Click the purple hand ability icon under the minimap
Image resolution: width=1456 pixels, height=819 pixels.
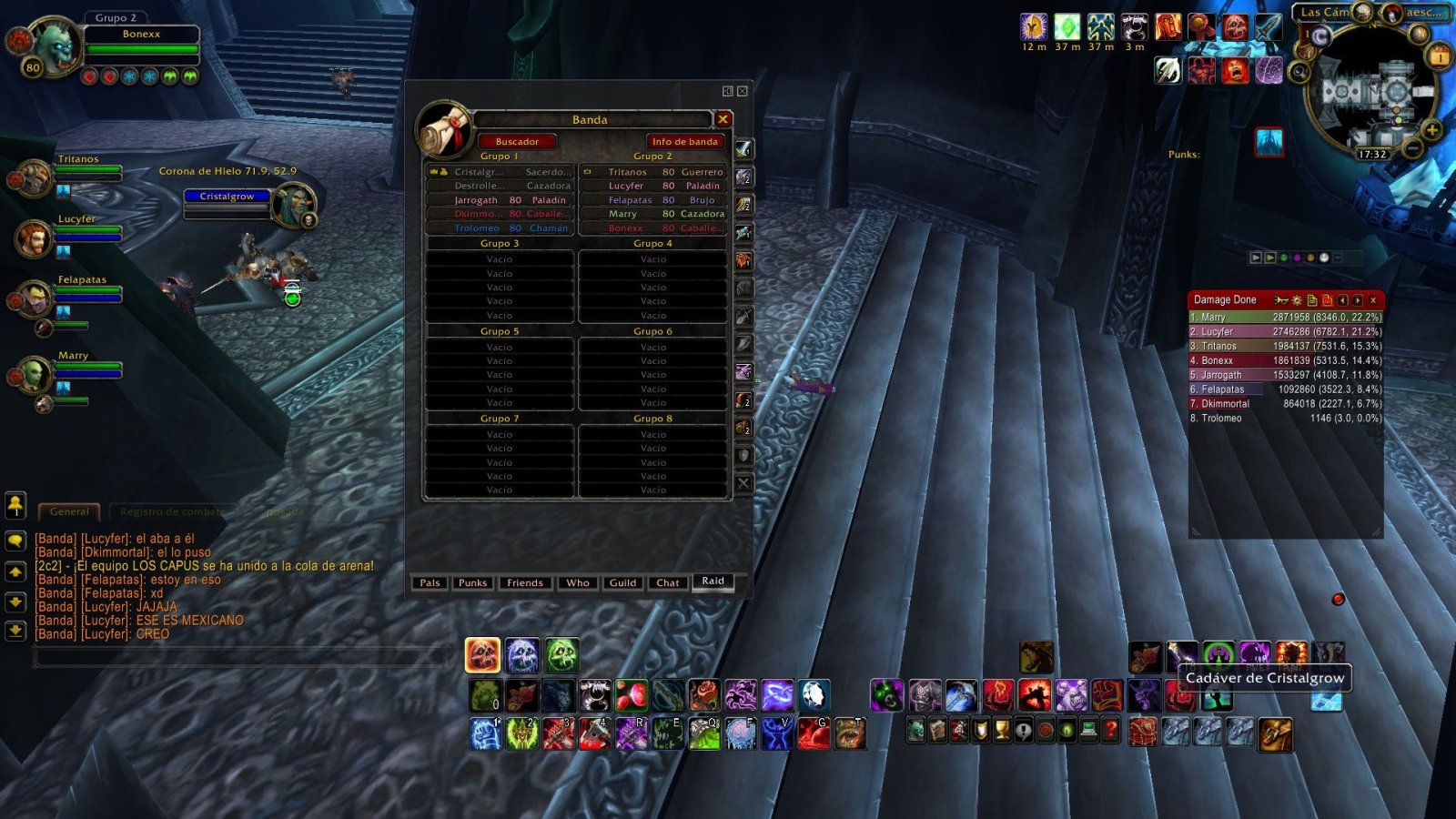click(x=1269, y=70)
